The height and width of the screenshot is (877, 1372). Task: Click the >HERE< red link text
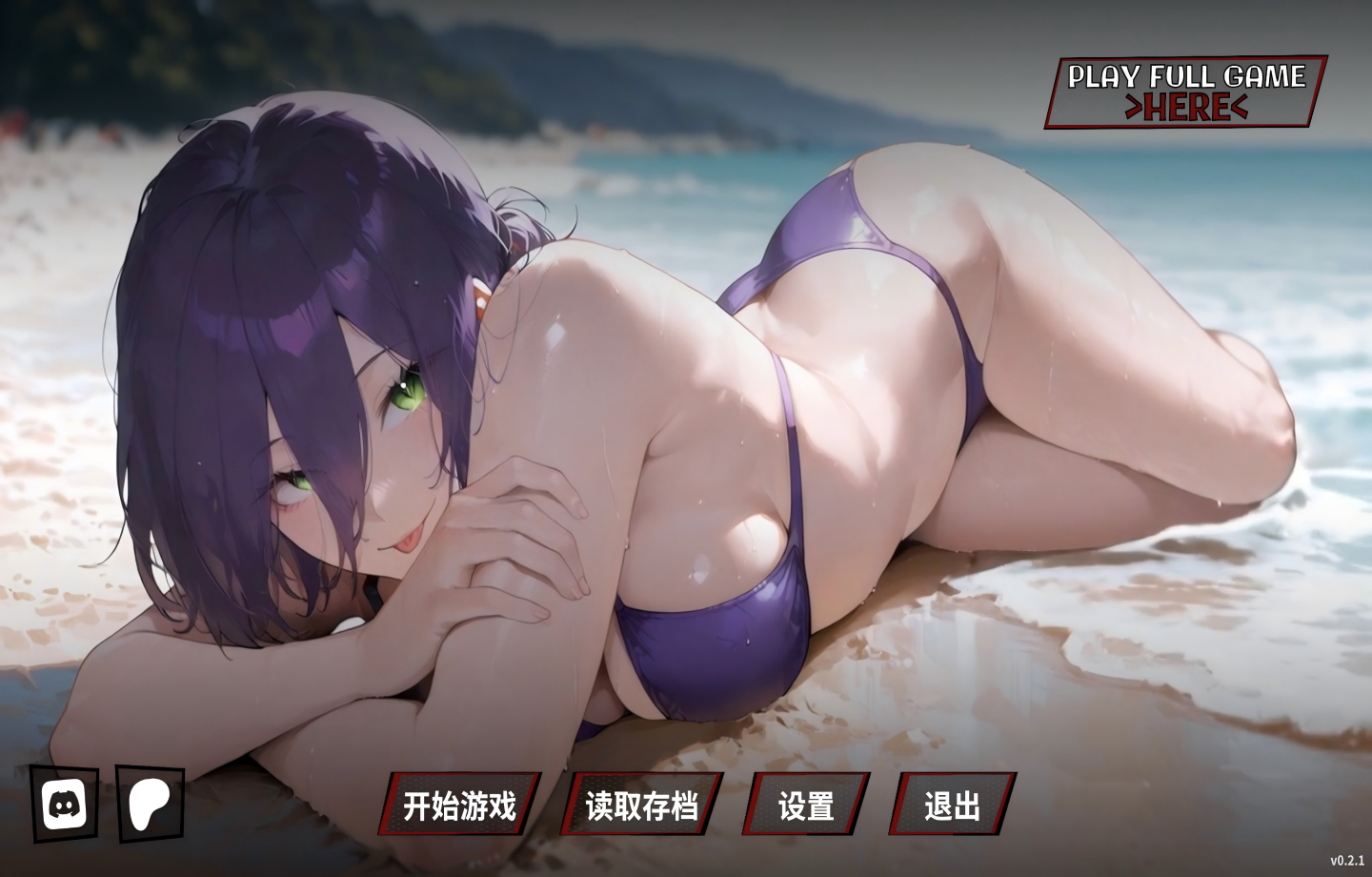click(x=1184, y=107)
